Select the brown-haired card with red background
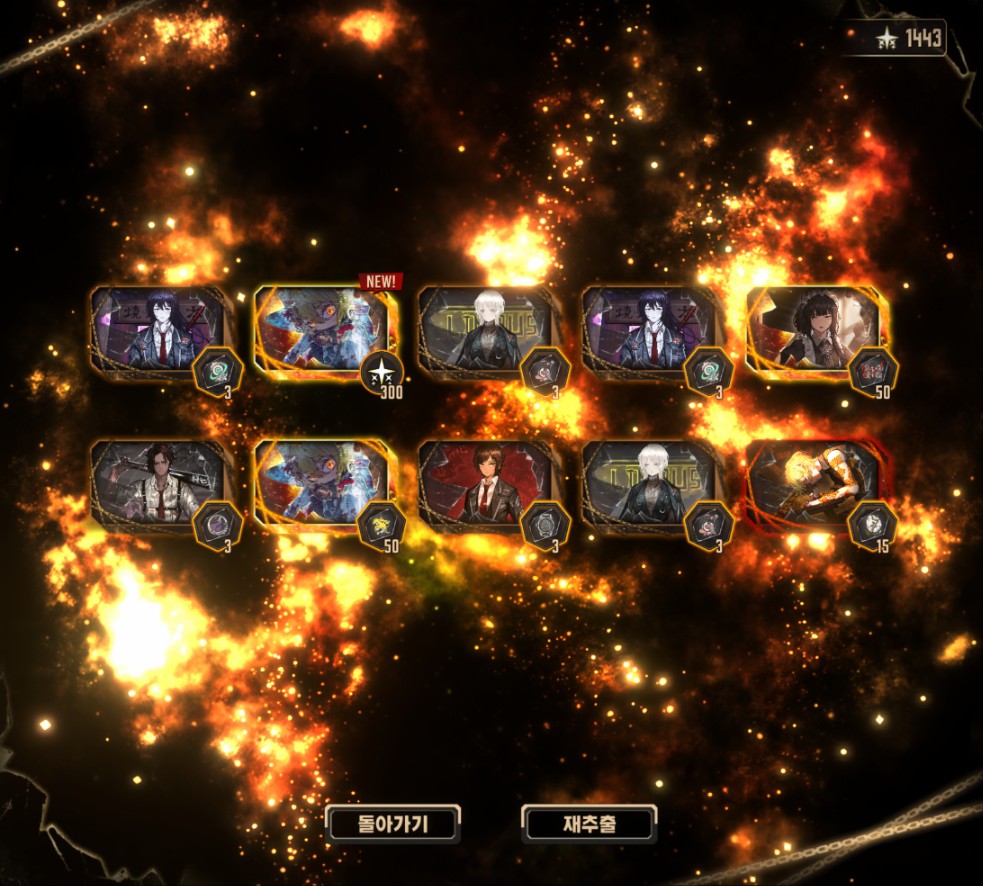The image size is (983, 886). [x=484, y=485]
